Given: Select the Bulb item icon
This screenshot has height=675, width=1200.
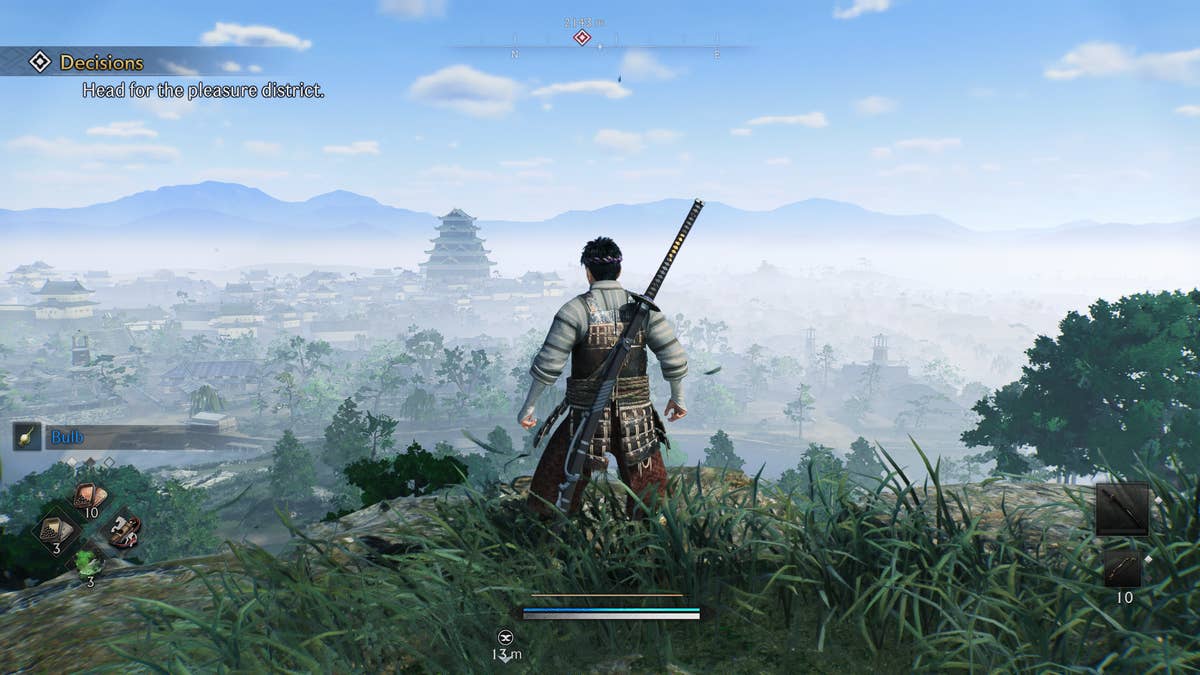Looking at the screenshot, I should (27, 436).
